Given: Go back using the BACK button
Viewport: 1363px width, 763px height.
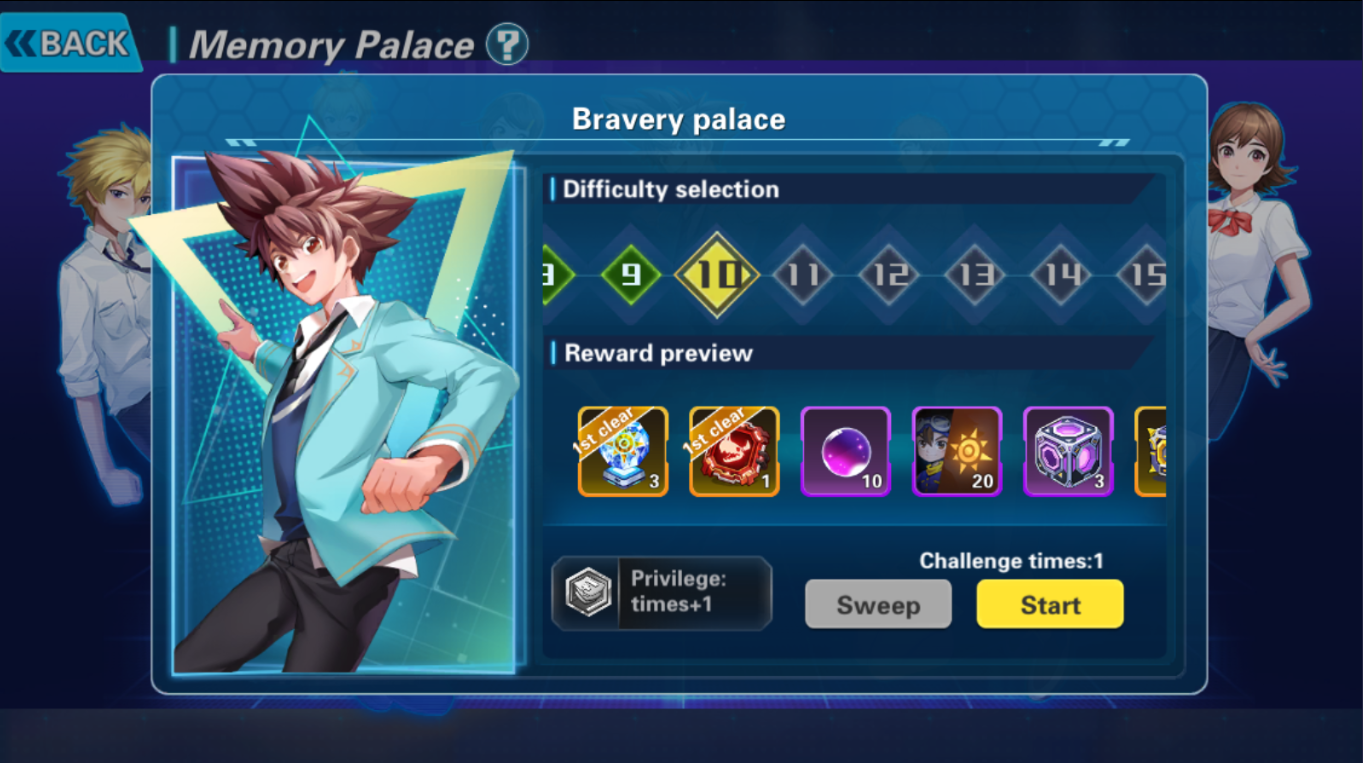Looking at the screenshot, I should coord(70,43).
